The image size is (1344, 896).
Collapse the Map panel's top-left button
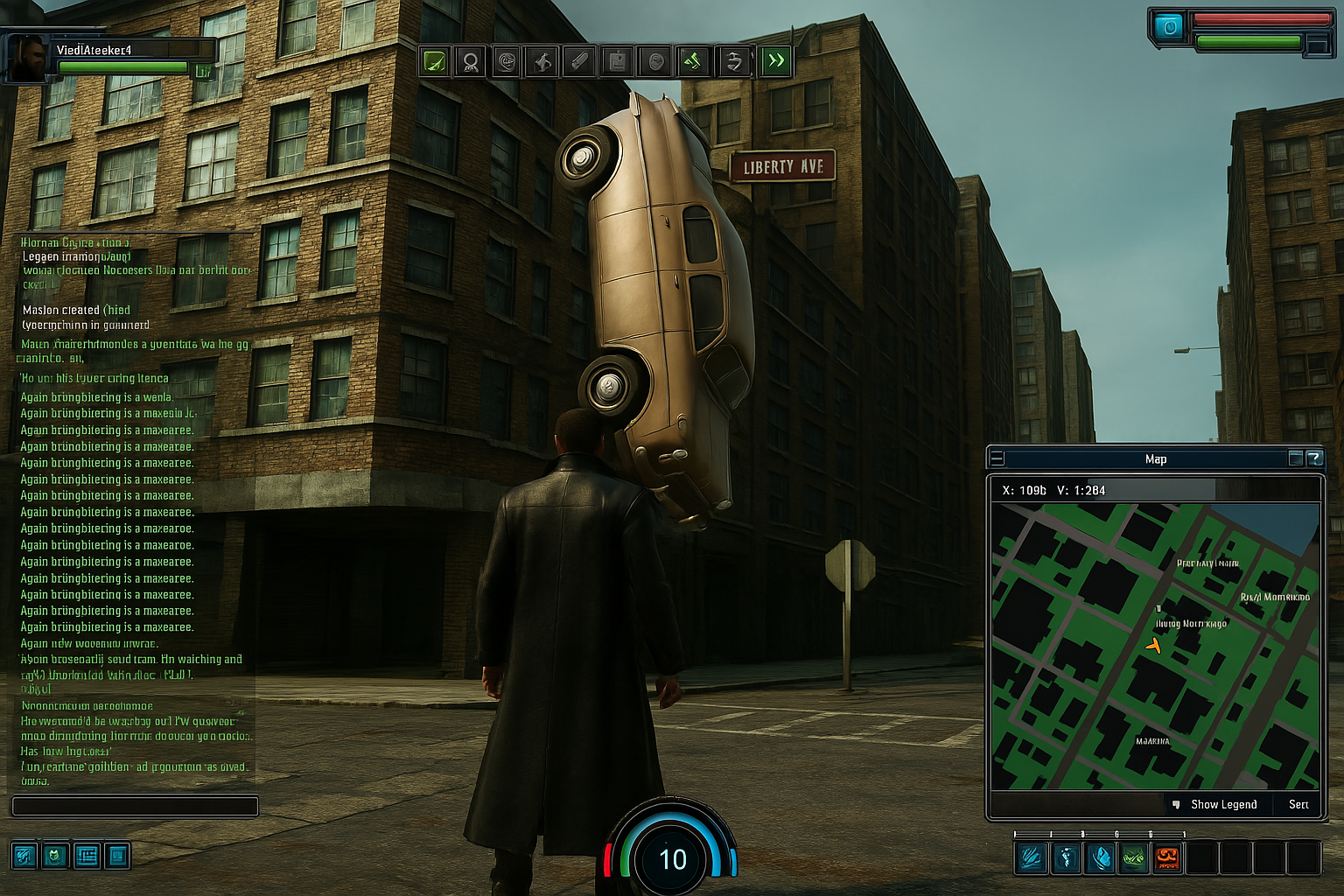click(997, 458)
